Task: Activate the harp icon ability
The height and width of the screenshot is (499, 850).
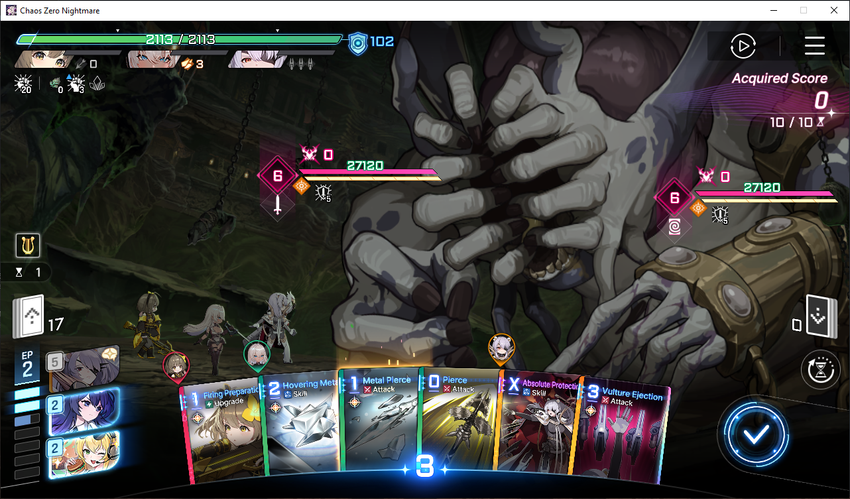Action: [x=28, y=246]
